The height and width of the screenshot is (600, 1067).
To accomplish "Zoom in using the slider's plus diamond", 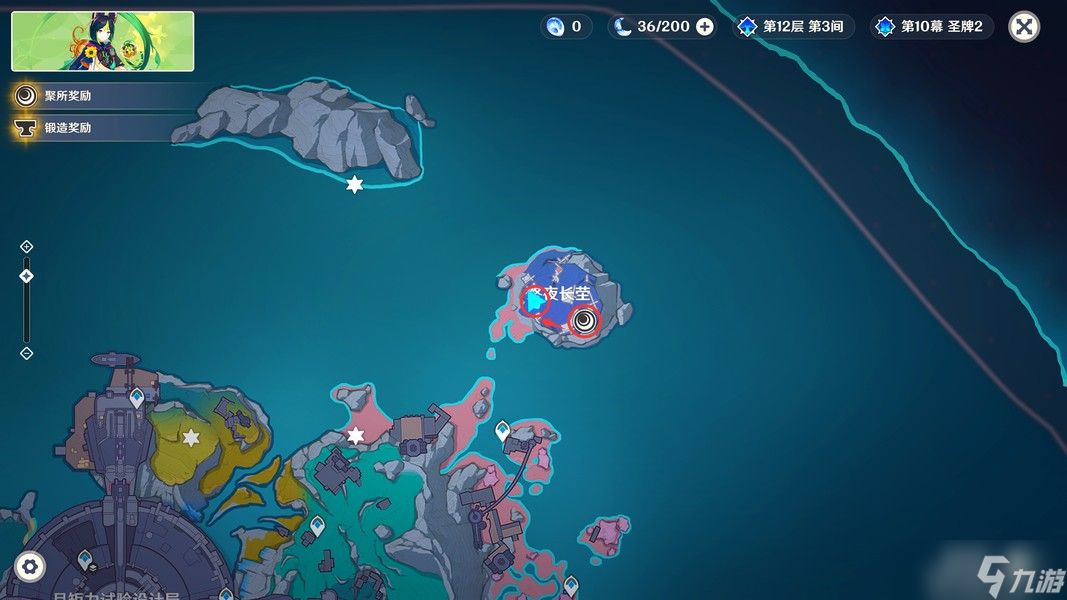I will 27,247.
